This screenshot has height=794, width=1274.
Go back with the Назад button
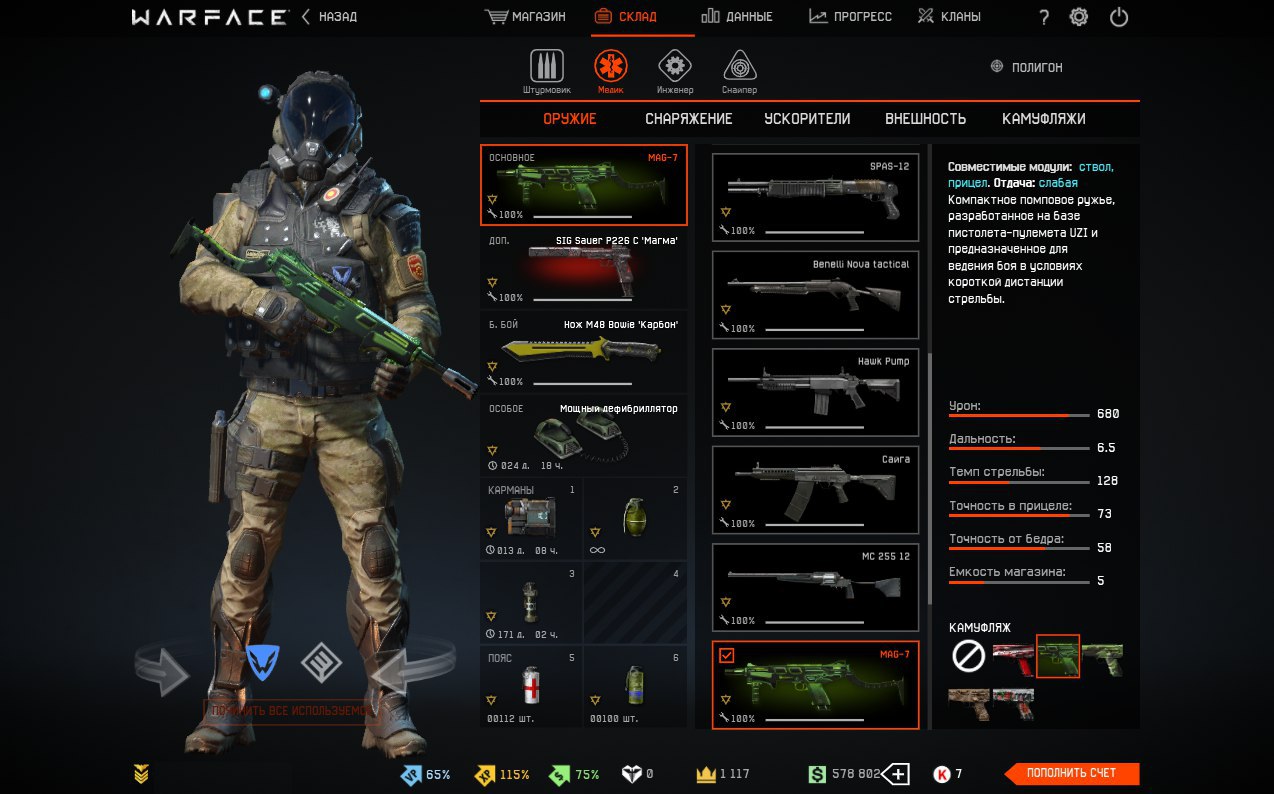click(329, 17)
